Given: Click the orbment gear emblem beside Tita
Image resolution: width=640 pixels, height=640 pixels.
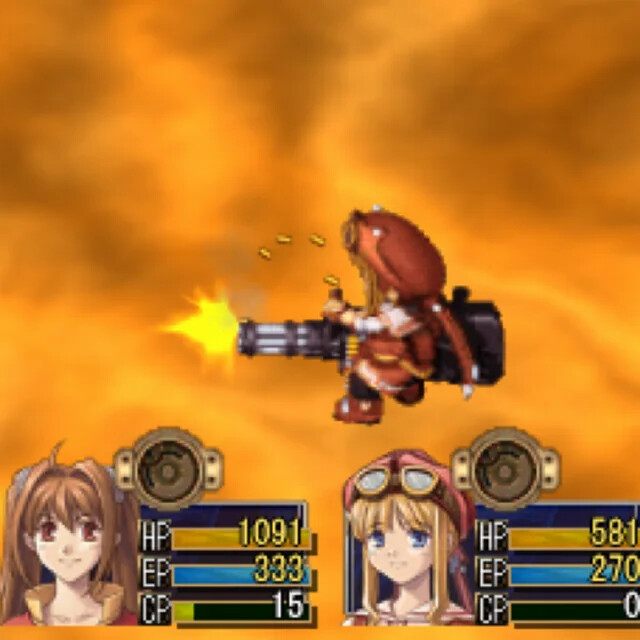Looking at the screenshot, I should click(x=504, y=467).
